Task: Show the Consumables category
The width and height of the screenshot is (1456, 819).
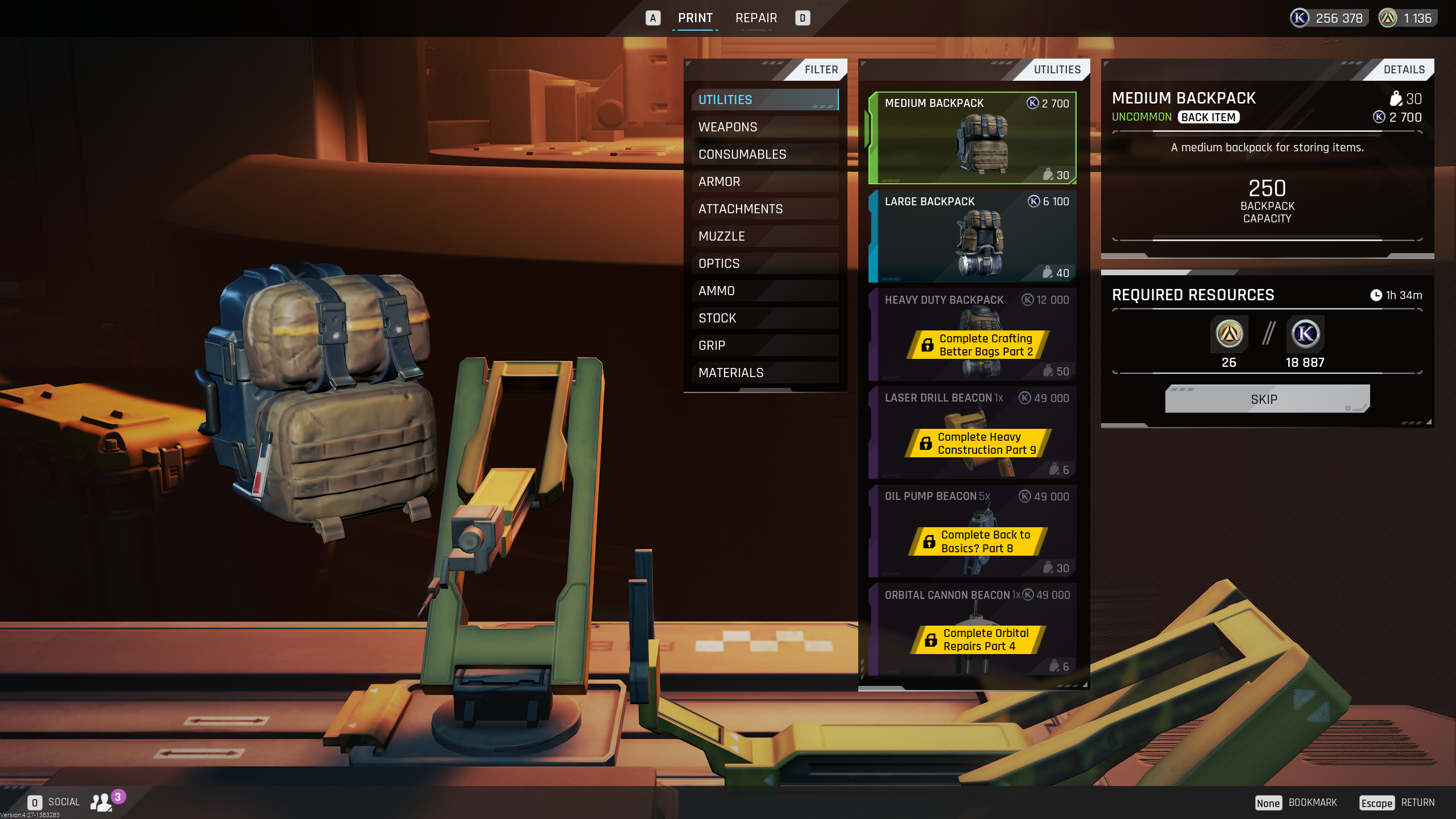Action: [x=764, y=154]
